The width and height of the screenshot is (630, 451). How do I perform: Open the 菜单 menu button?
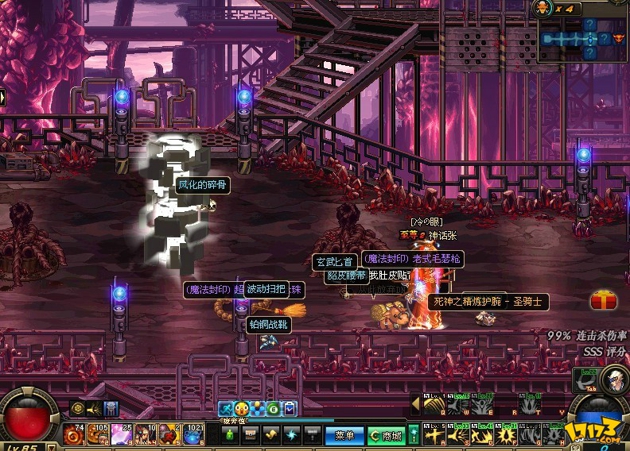[345, 436]
